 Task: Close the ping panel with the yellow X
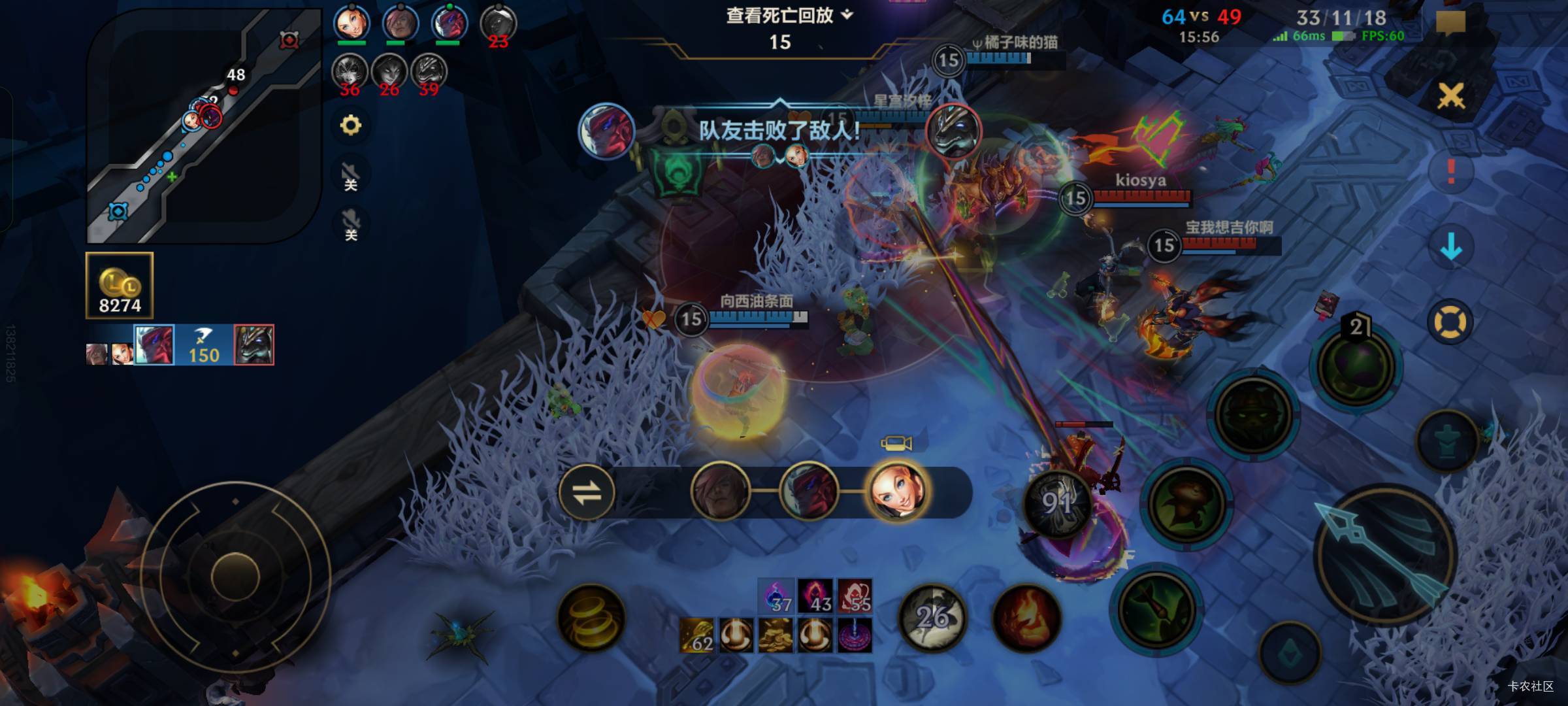pyautogui.click(x=1451, y=97)
